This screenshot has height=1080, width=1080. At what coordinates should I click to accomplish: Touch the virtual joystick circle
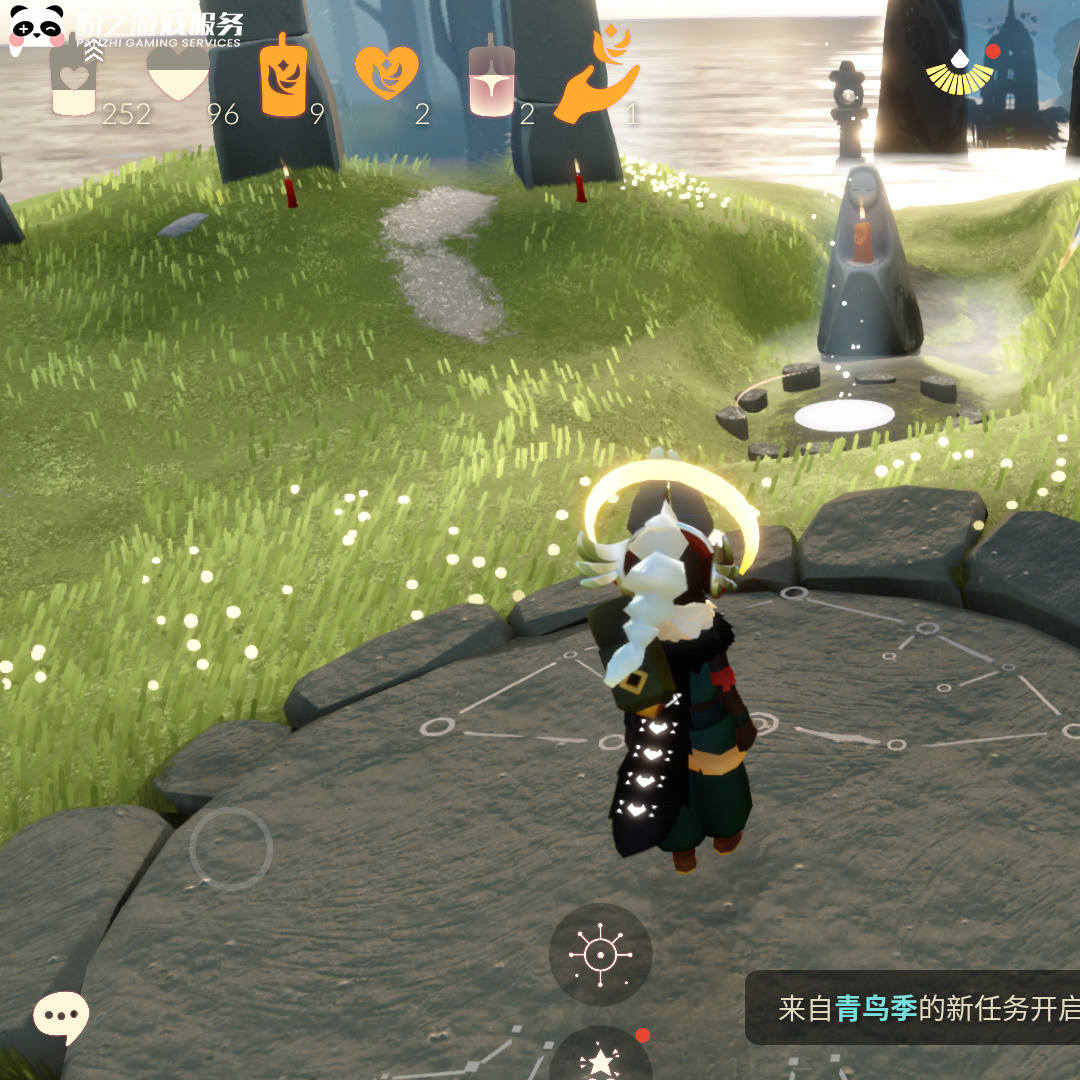click(231, 849)
